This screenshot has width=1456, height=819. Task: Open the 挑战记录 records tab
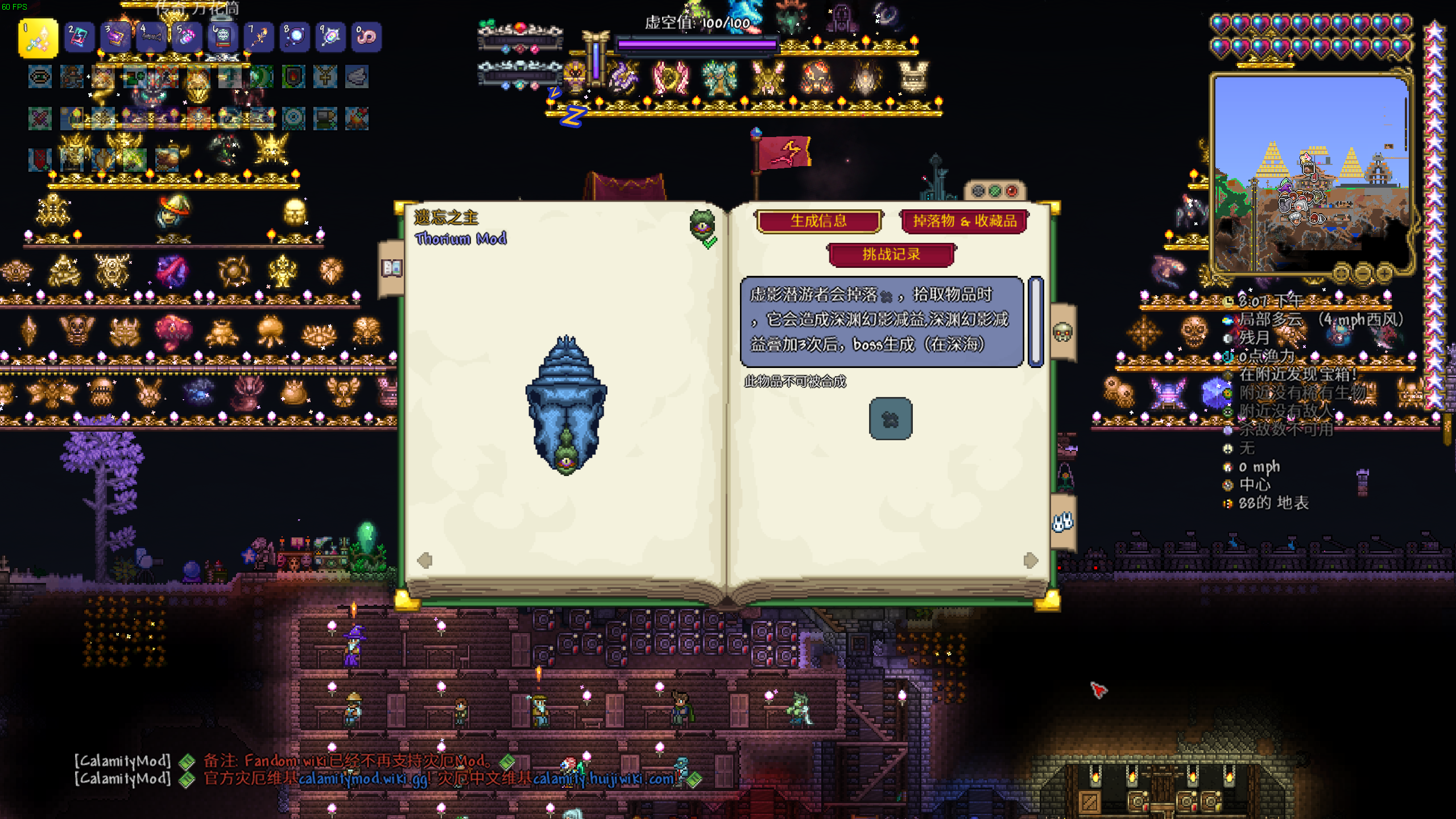click(891, 254)
